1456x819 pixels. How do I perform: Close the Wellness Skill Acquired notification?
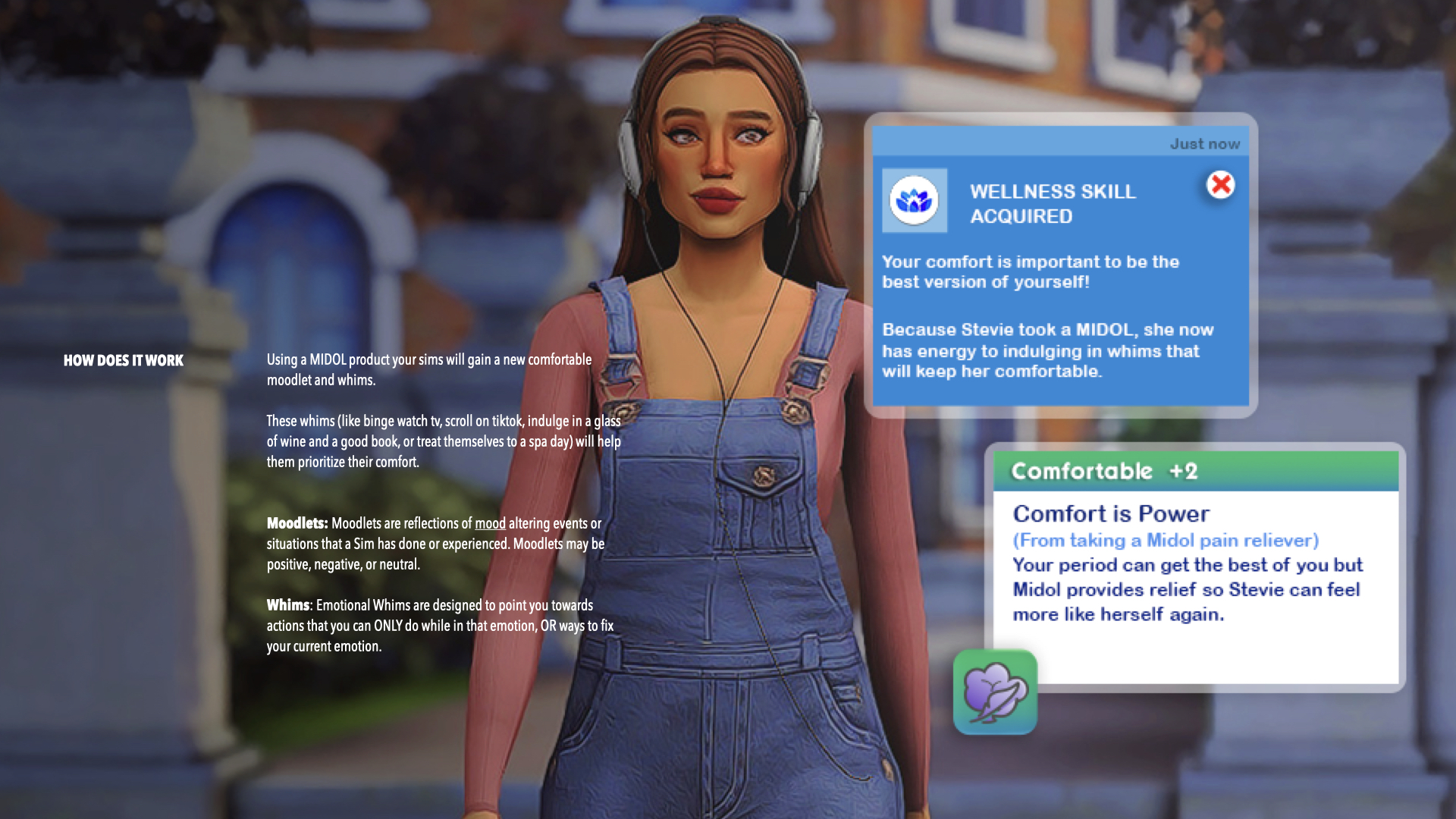(x=1220, y=184)
